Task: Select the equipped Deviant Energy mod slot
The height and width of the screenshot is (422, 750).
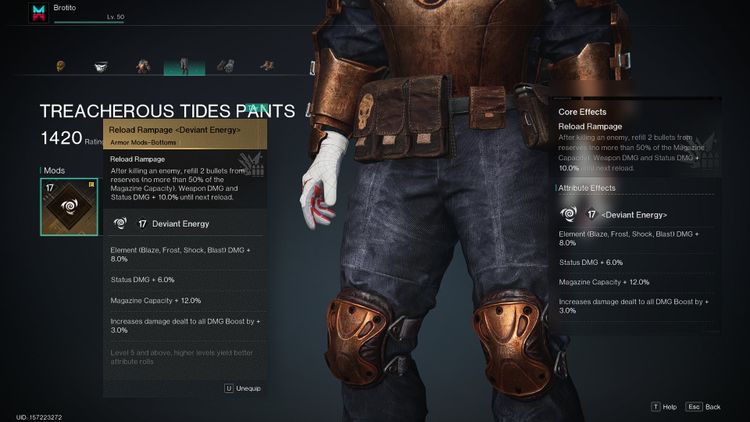Action: 70,206
